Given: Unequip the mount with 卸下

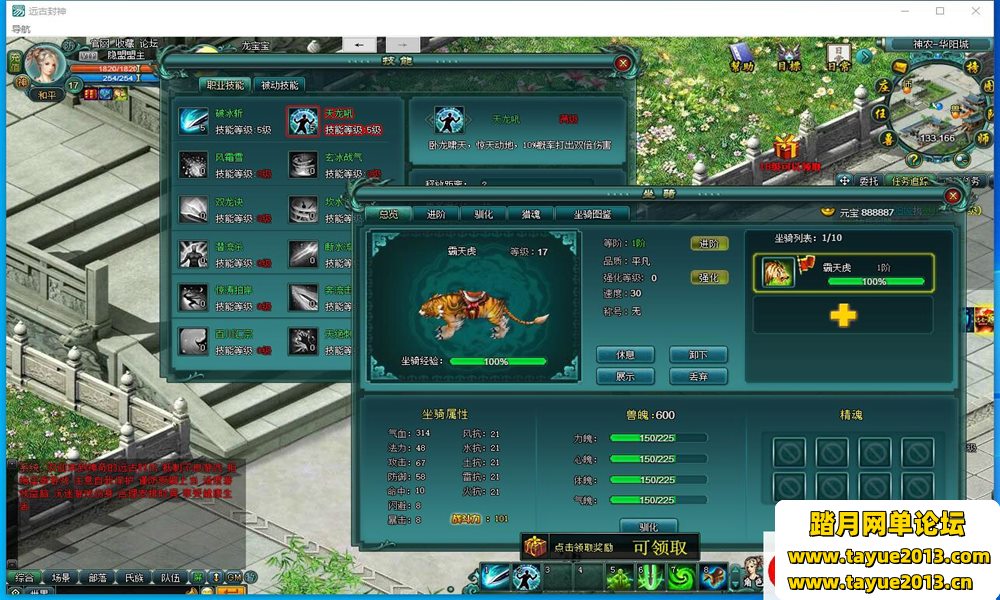Looking at the screenshot, I should (x=698, y=355).
